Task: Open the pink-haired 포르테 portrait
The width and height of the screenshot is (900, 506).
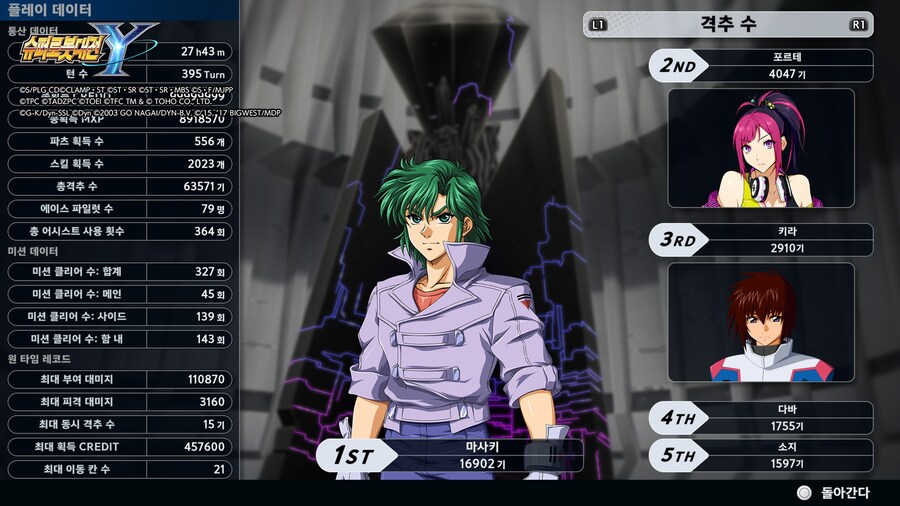Action: [x=761, y=148]
